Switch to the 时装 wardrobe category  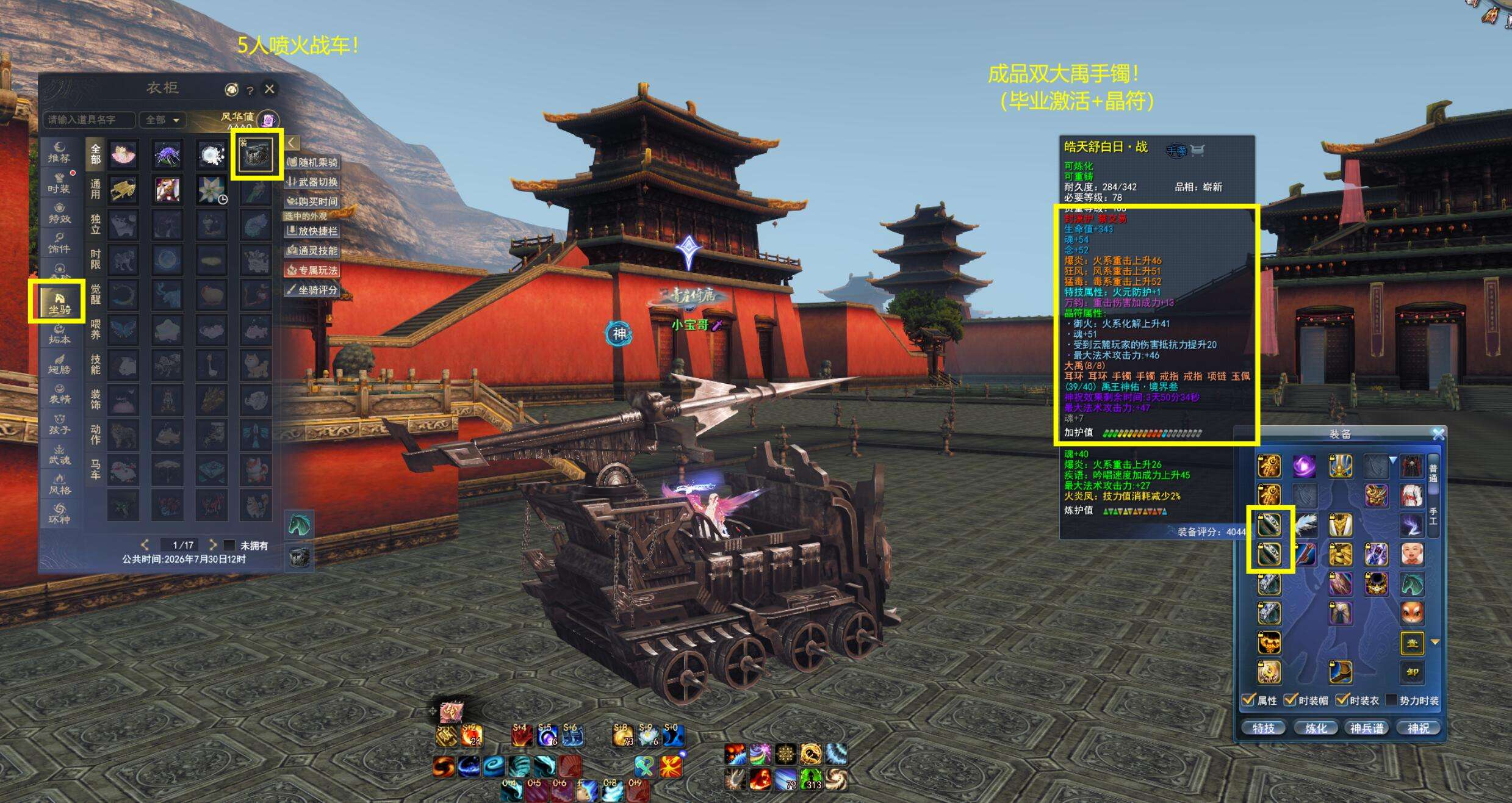59,182
